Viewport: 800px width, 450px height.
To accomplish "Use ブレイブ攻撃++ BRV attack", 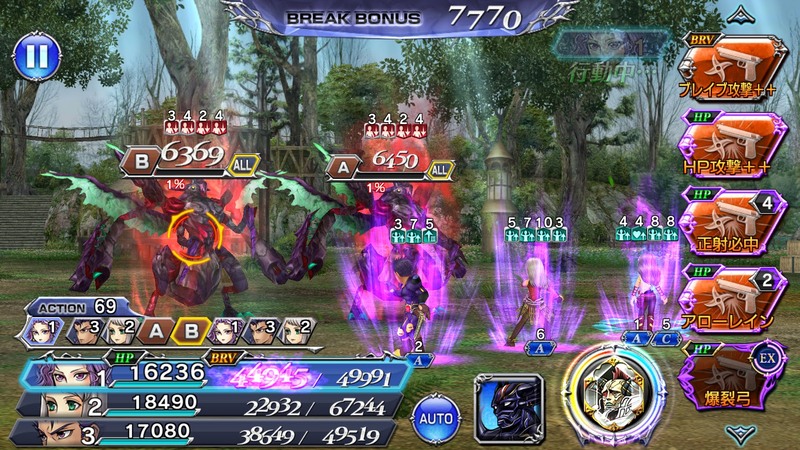I will point(732,72).
